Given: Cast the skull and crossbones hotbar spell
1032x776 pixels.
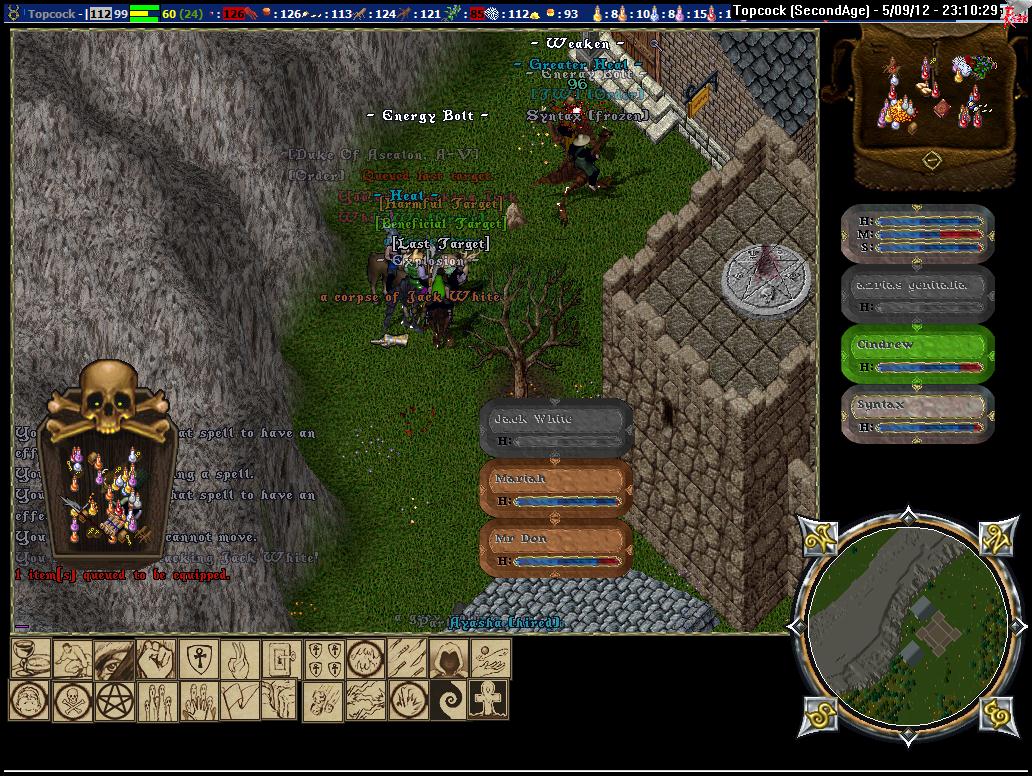Looking at the screenshot, I should tap(71, 700).
